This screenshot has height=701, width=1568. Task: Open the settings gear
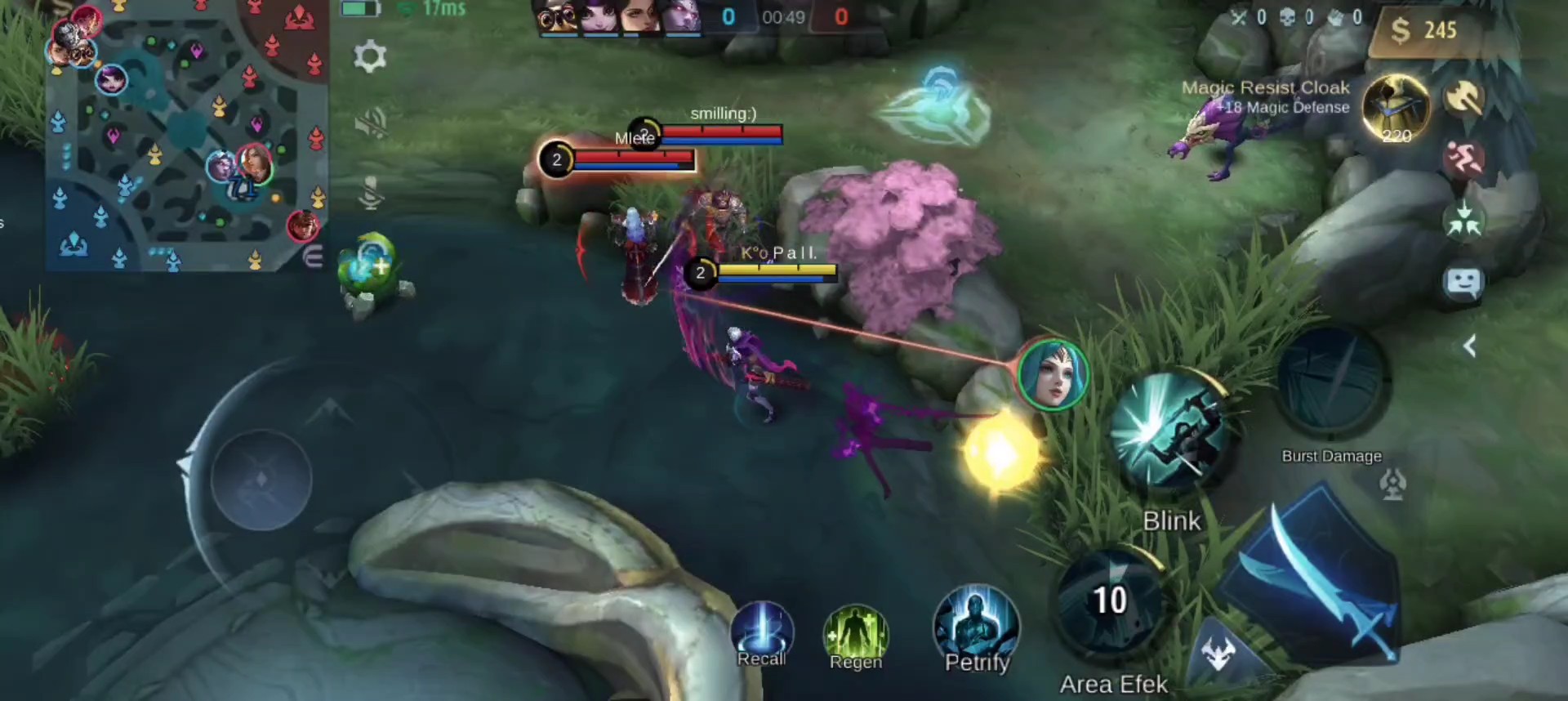[370, 56]
